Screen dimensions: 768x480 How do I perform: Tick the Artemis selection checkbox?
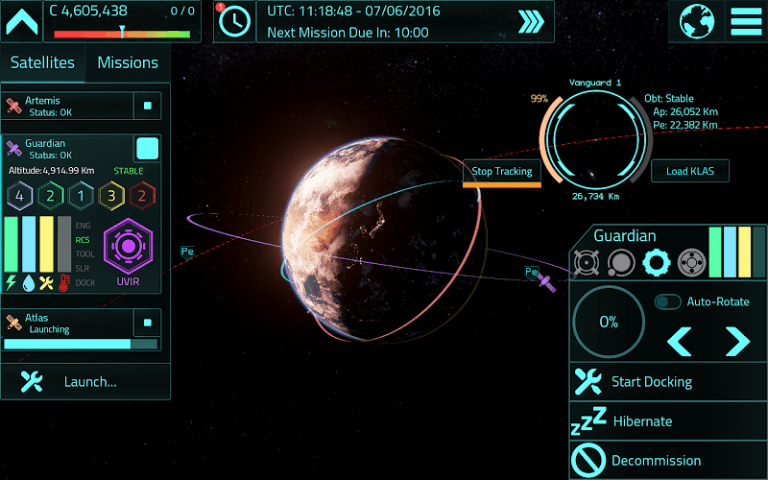(x=147, y=105)
